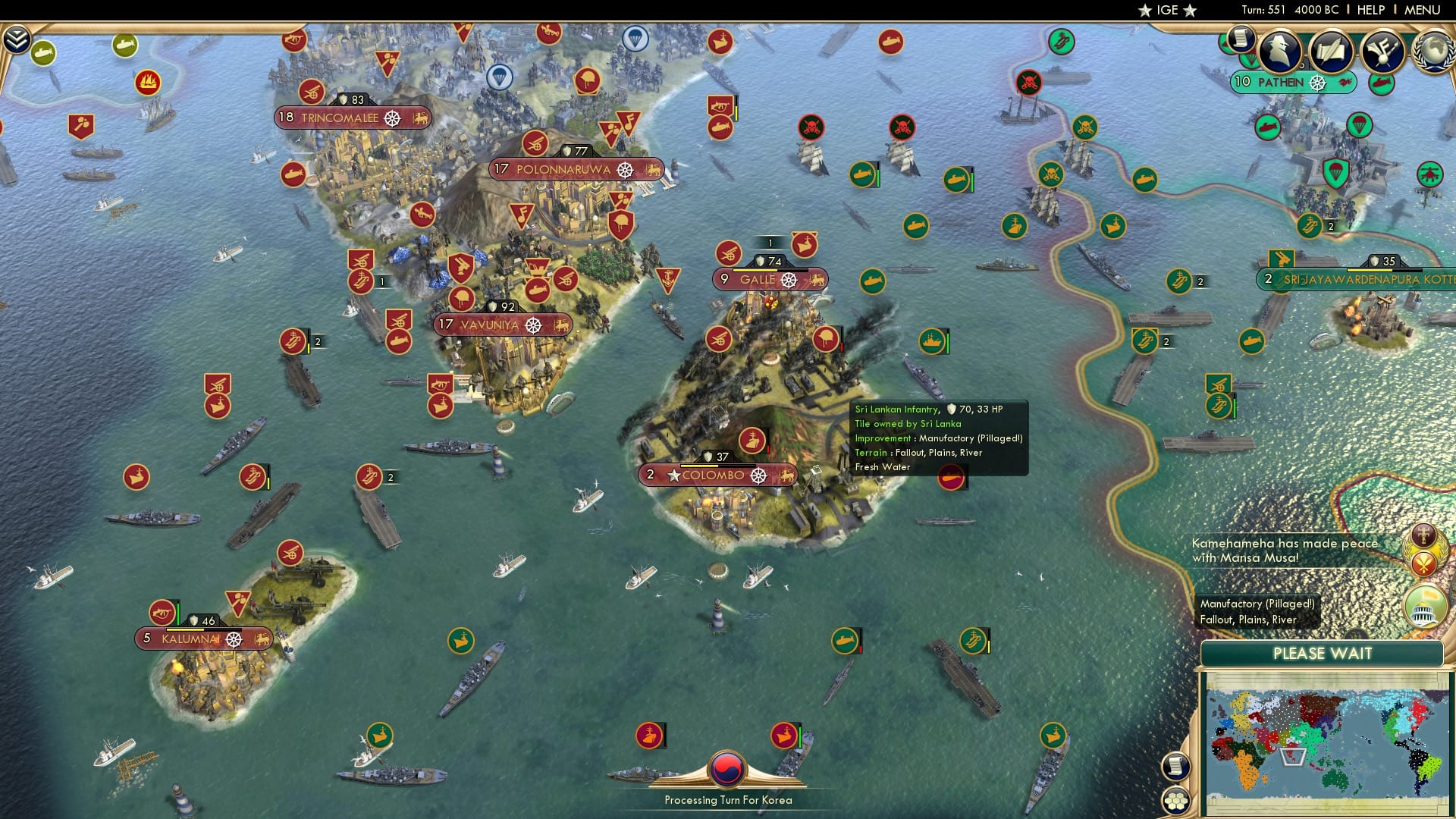Open Colombo's production gear icon

pyautogui.click(x=758, y=476)
